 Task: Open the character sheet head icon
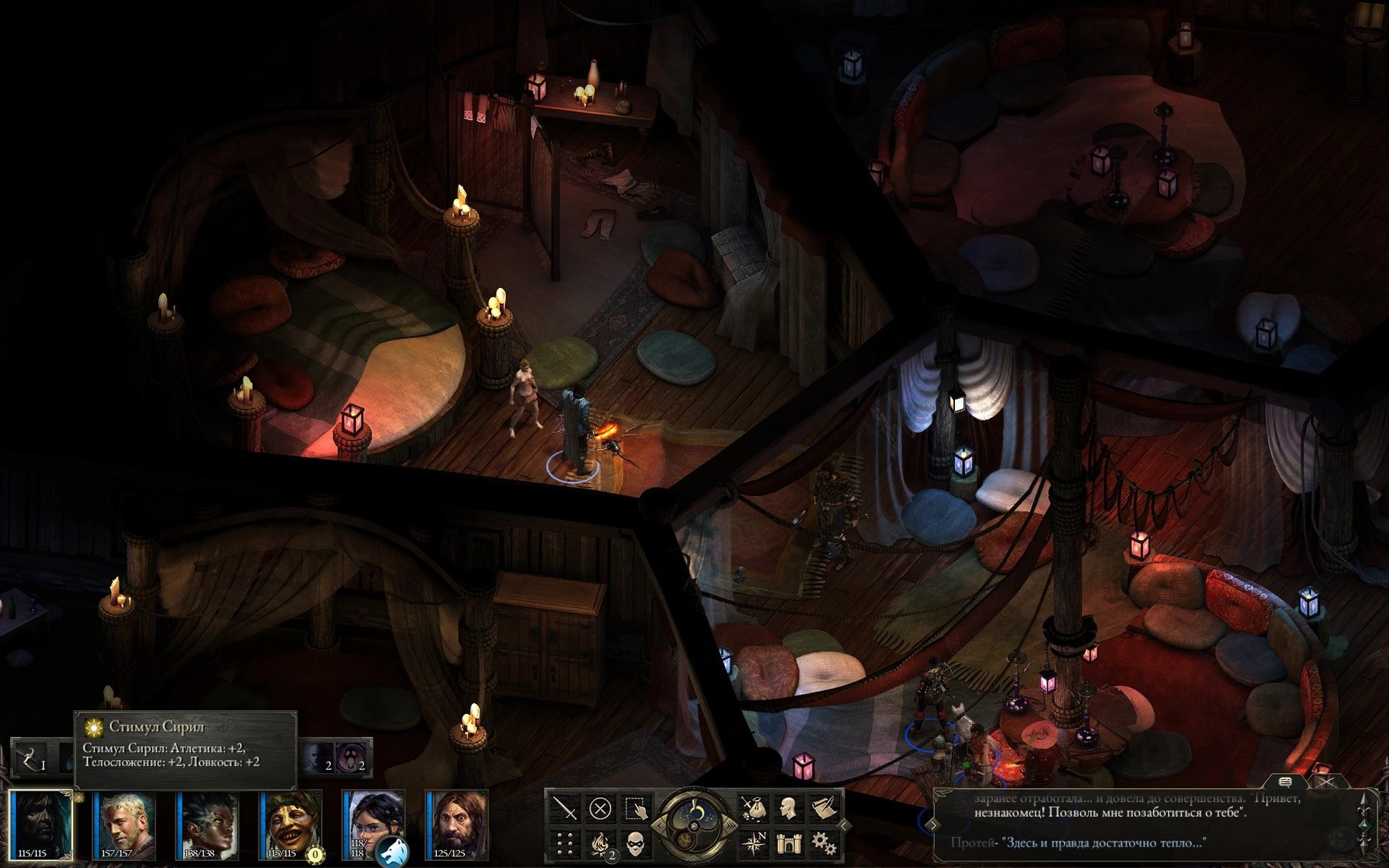(788, 809)
